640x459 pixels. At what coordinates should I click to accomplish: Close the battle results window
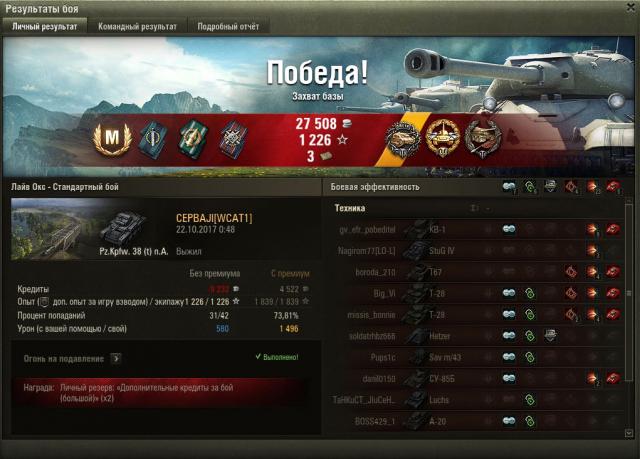(630, 8)
